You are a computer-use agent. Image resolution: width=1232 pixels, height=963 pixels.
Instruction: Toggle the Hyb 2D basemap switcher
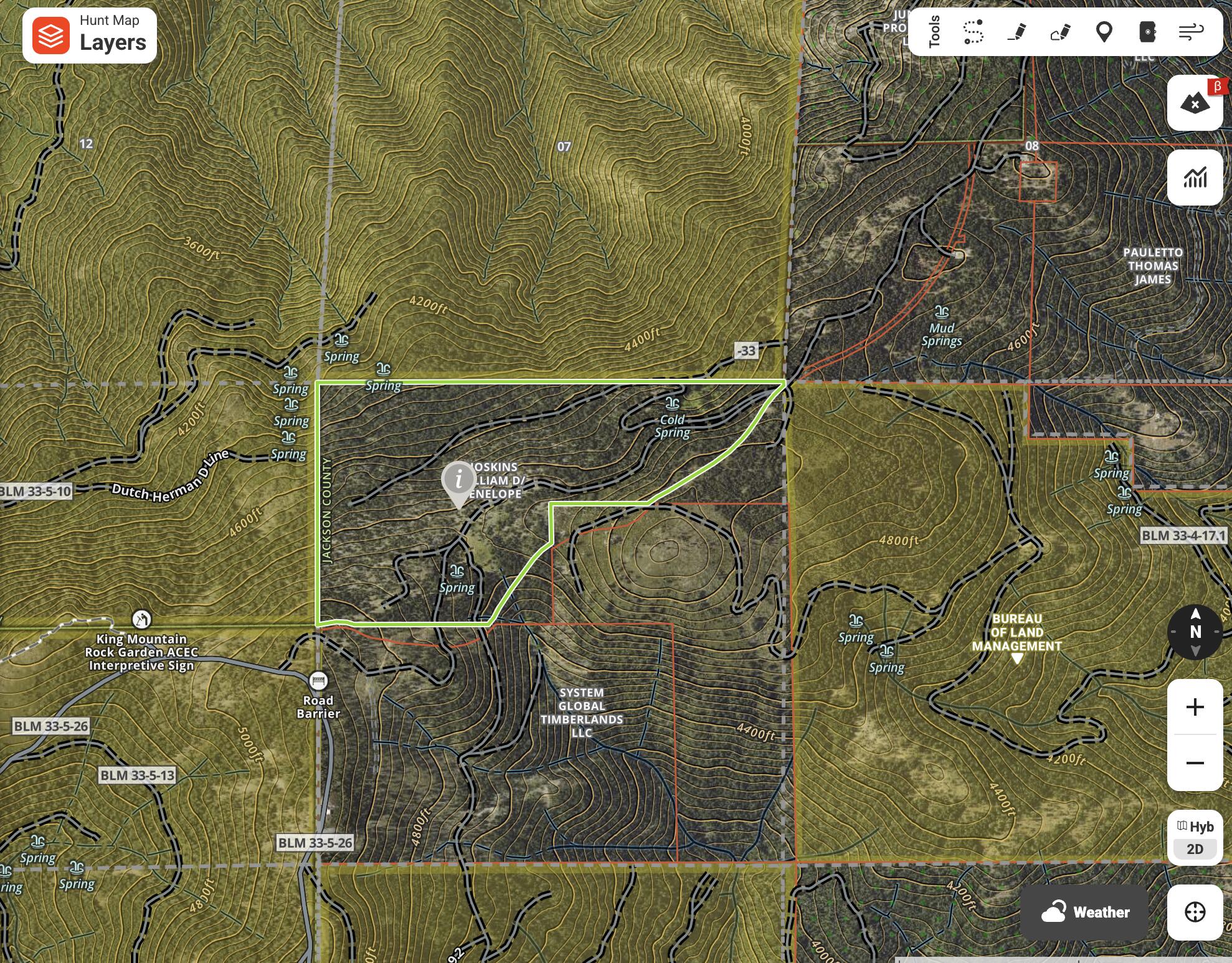(x=1195, y=838)
